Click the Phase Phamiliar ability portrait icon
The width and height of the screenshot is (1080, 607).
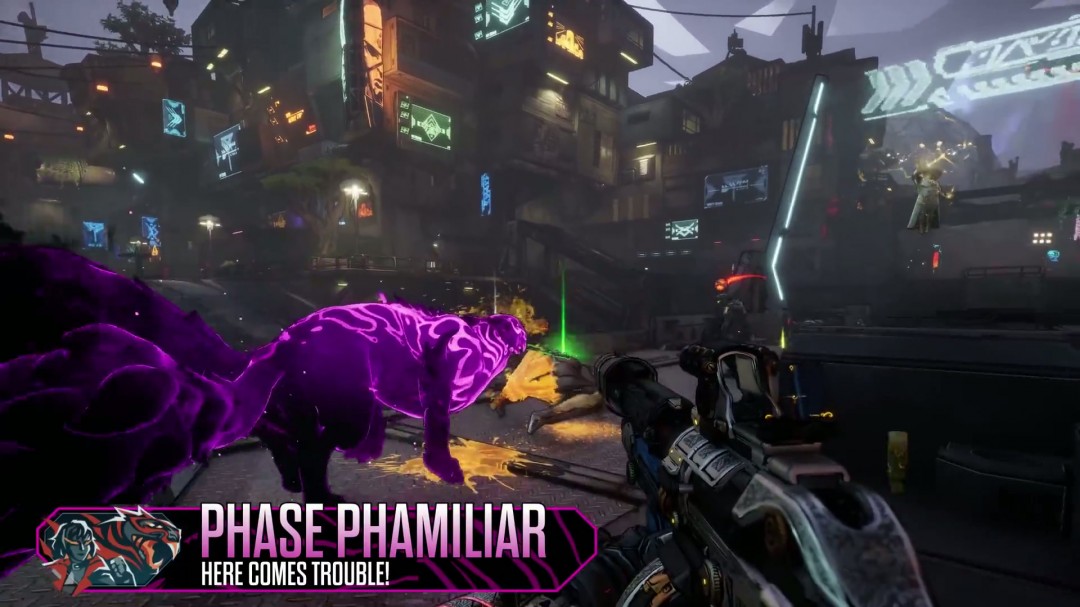(x=111, y=548)
